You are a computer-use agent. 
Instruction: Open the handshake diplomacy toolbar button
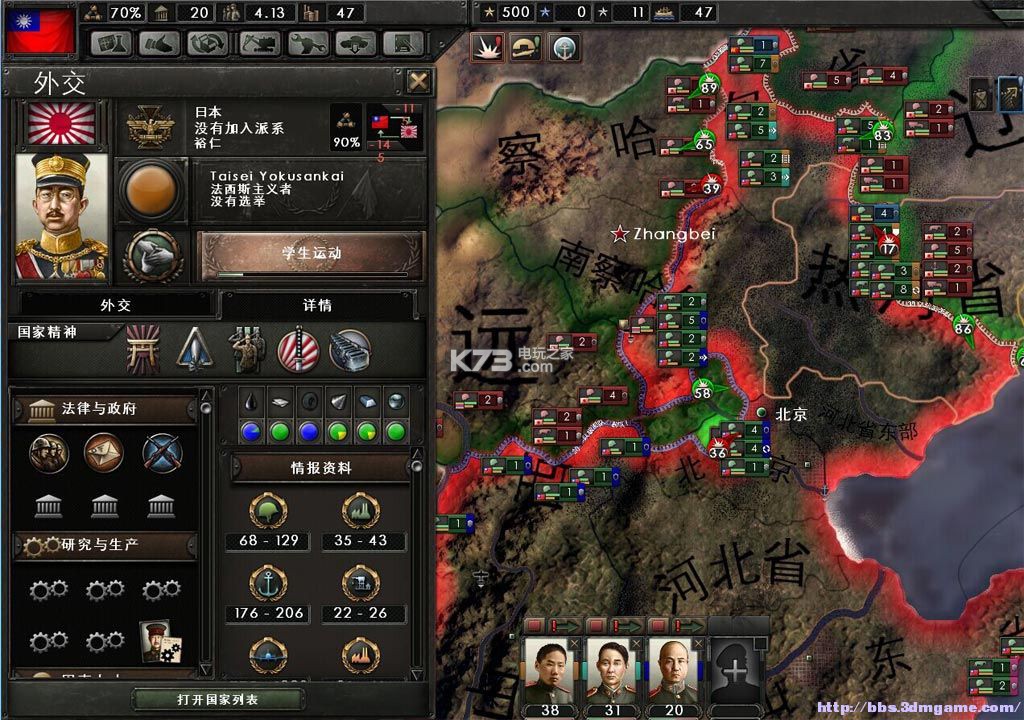coord(159,43)
